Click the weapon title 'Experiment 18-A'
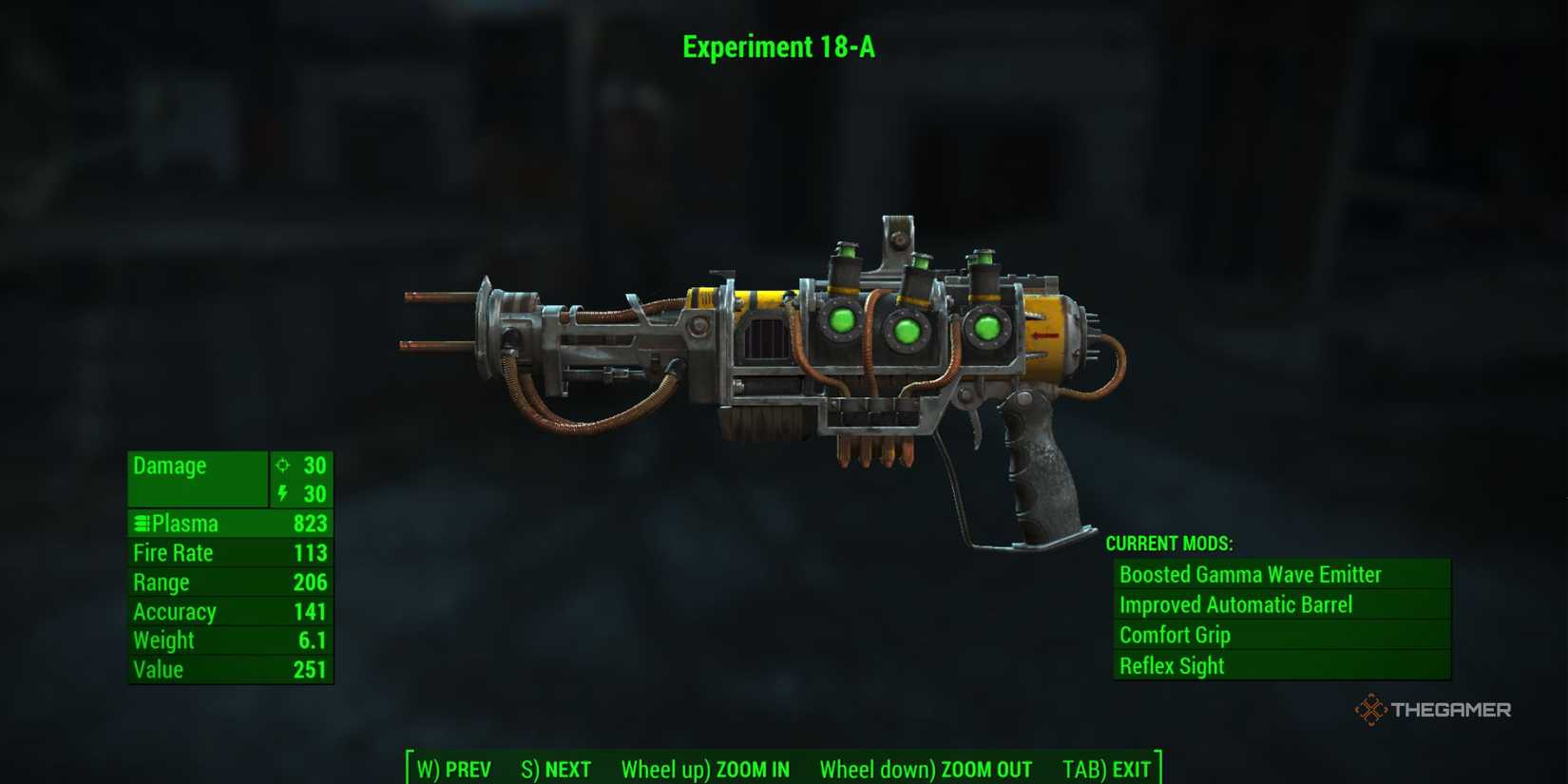1568x784 pixels. (x=779, y=47)
